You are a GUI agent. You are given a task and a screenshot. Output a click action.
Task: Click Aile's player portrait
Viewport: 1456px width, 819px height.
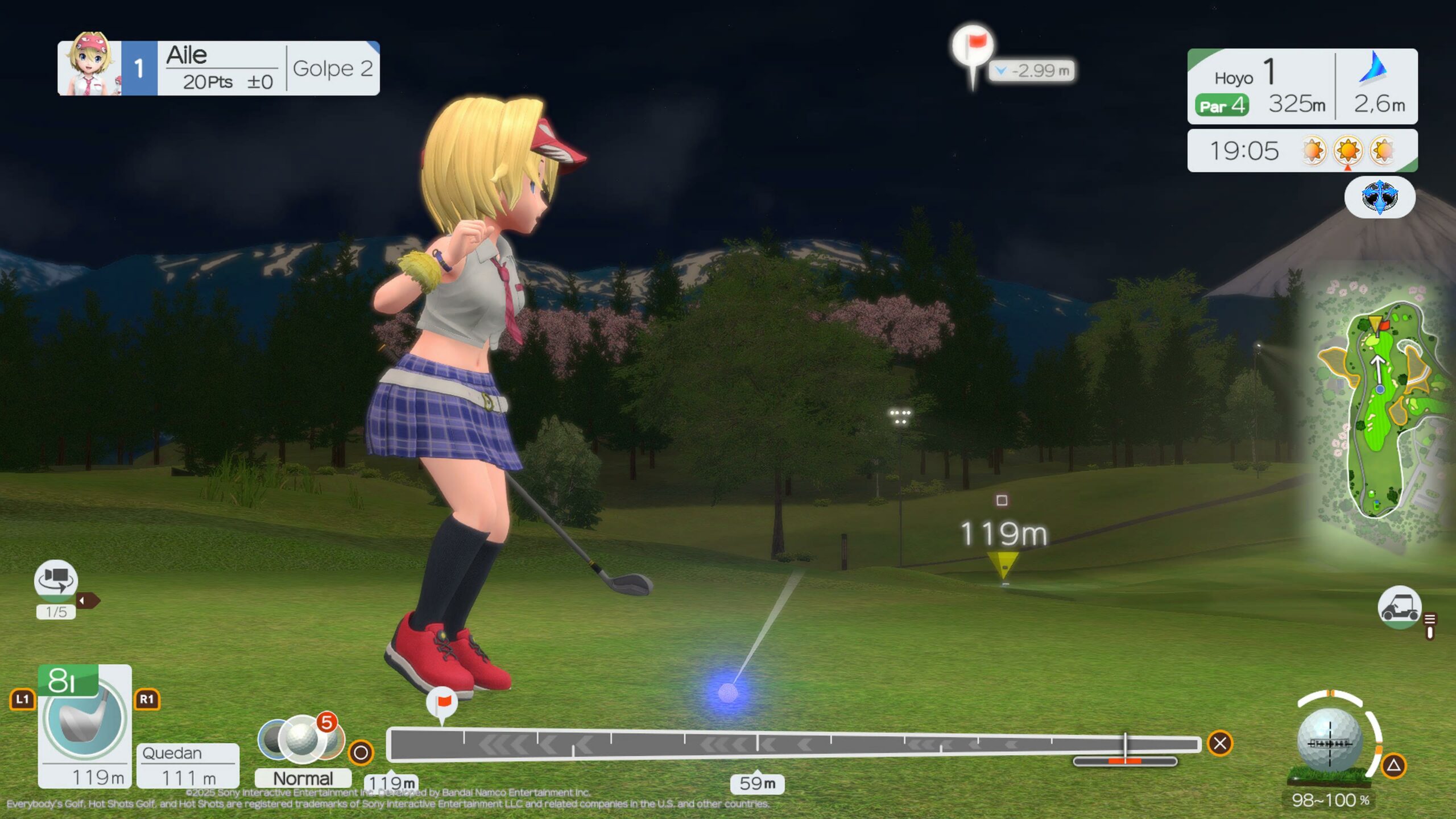pyautogui.click(x=90, y=67)
